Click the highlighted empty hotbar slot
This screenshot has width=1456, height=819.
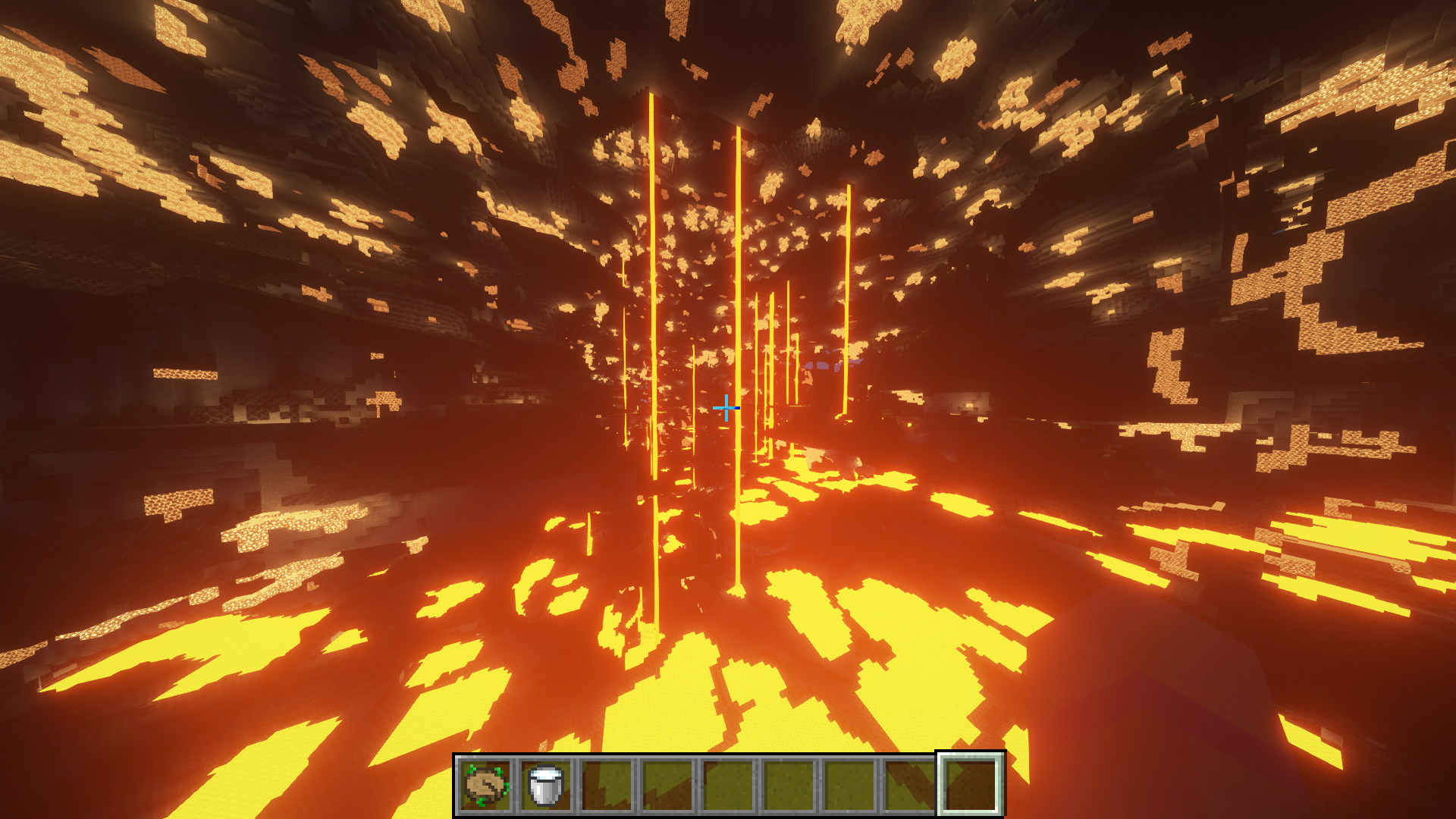tap(971, 785)
